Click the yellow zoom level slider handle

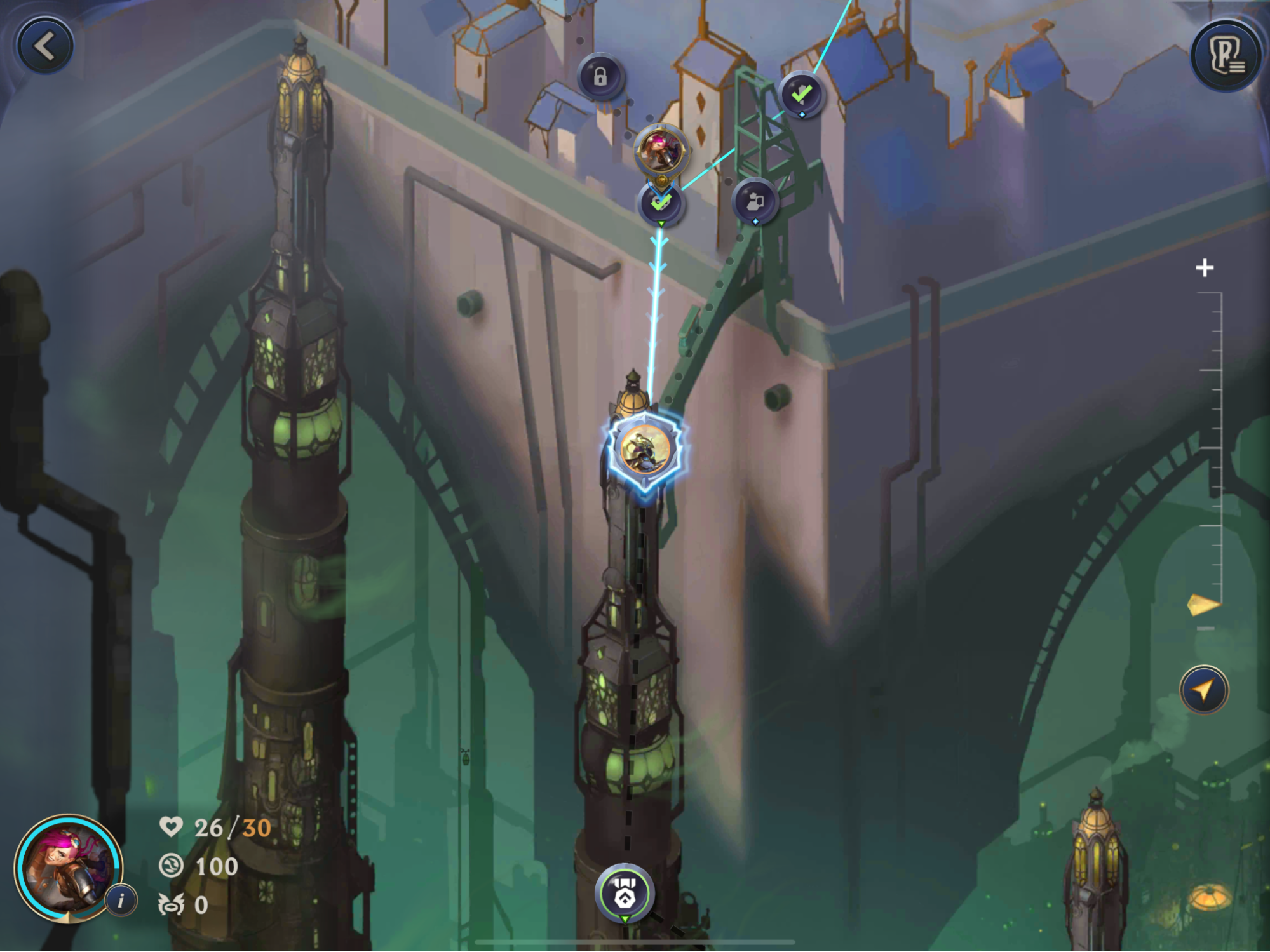click(1203, 605)
